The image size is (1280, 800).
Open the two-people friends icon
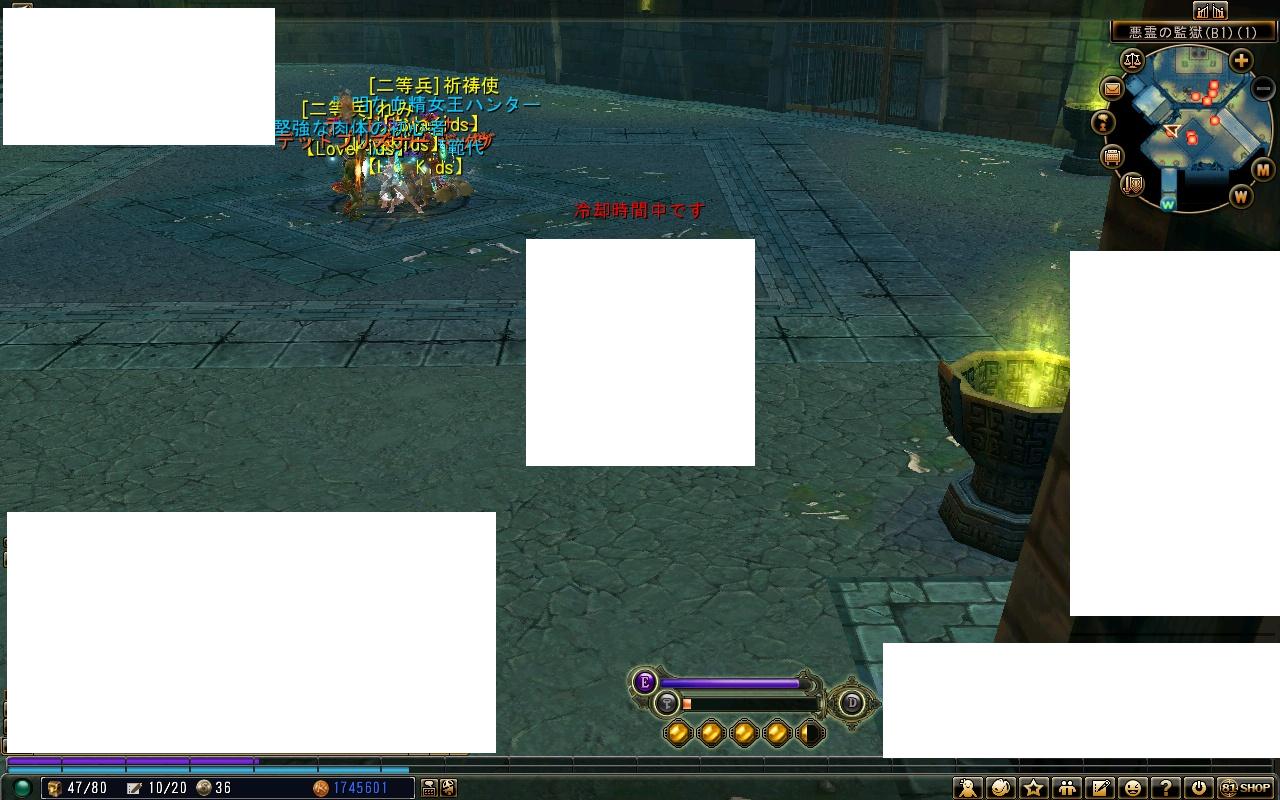(x=1067, y=788)
